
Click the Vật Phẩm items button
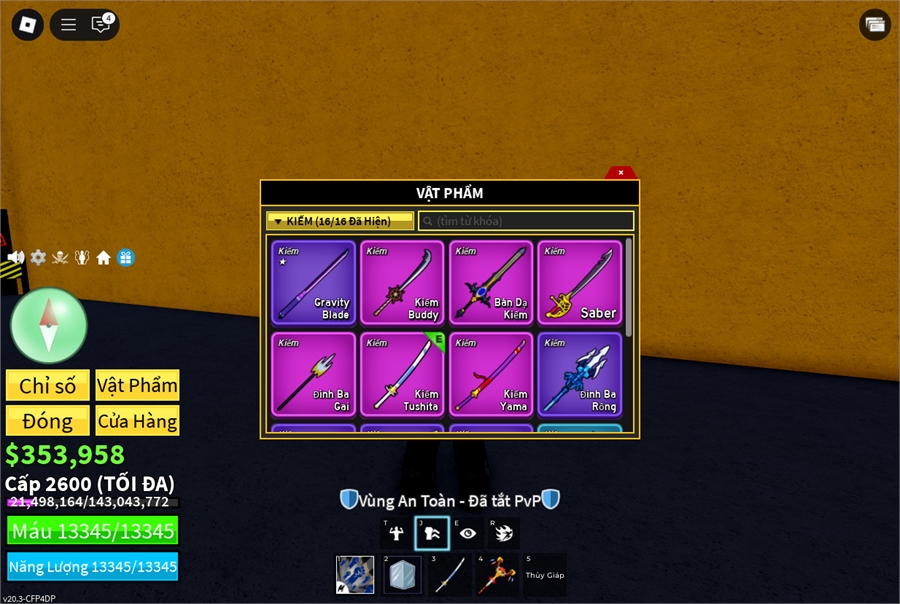pyautogui.click(x=137, y=386)
